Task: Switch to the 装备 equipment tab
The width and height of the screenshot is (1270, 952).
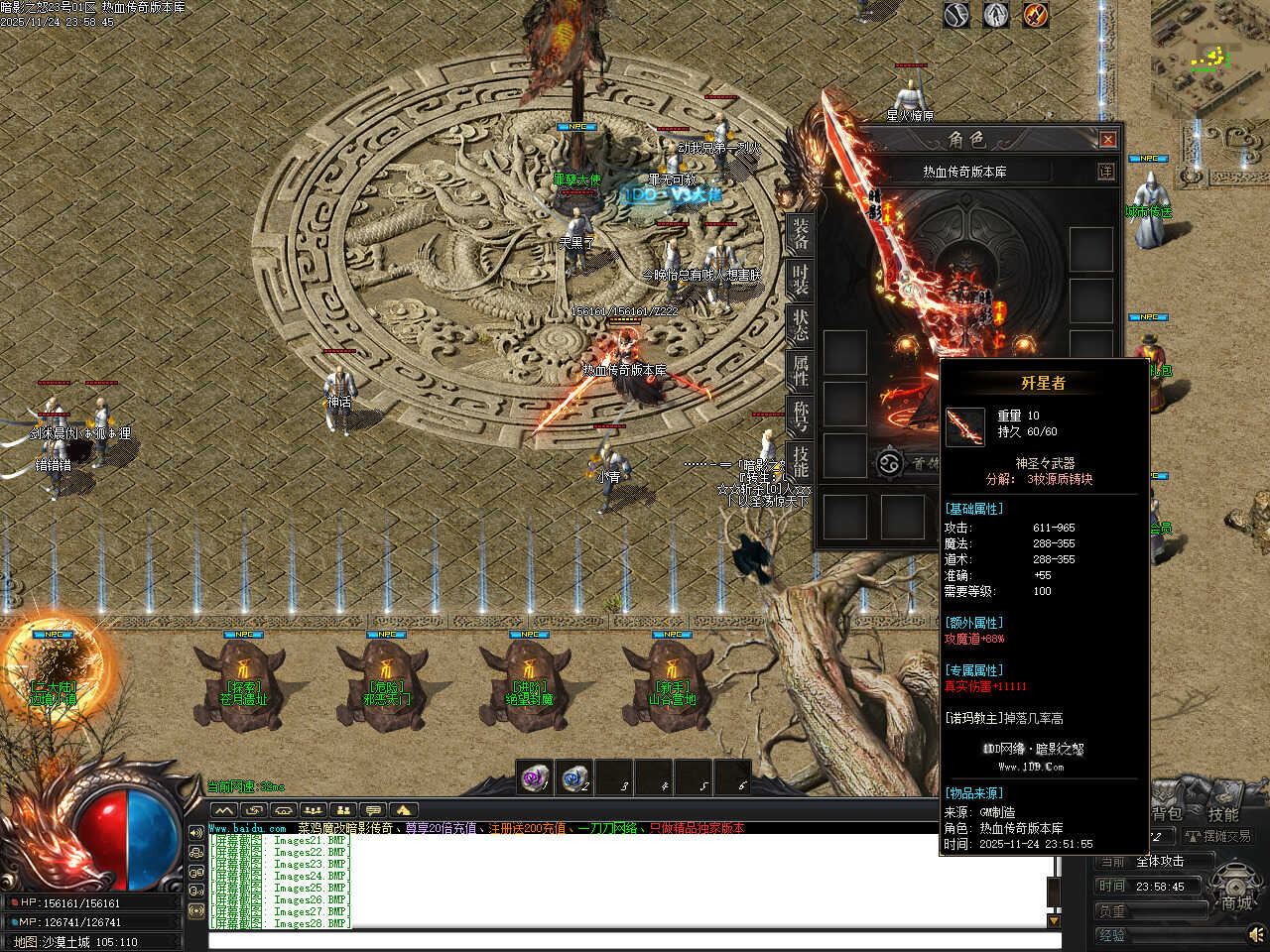Action: coord(800,234)
